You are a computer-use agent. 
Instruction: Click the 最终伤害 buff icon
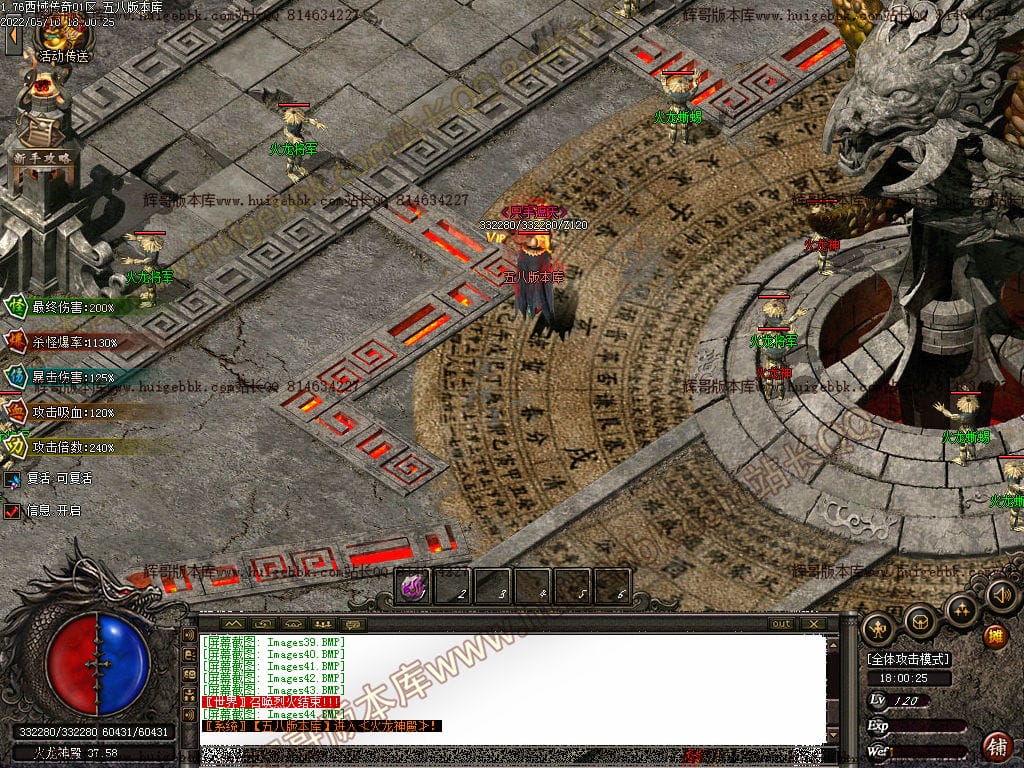click(x=17, y=307)
